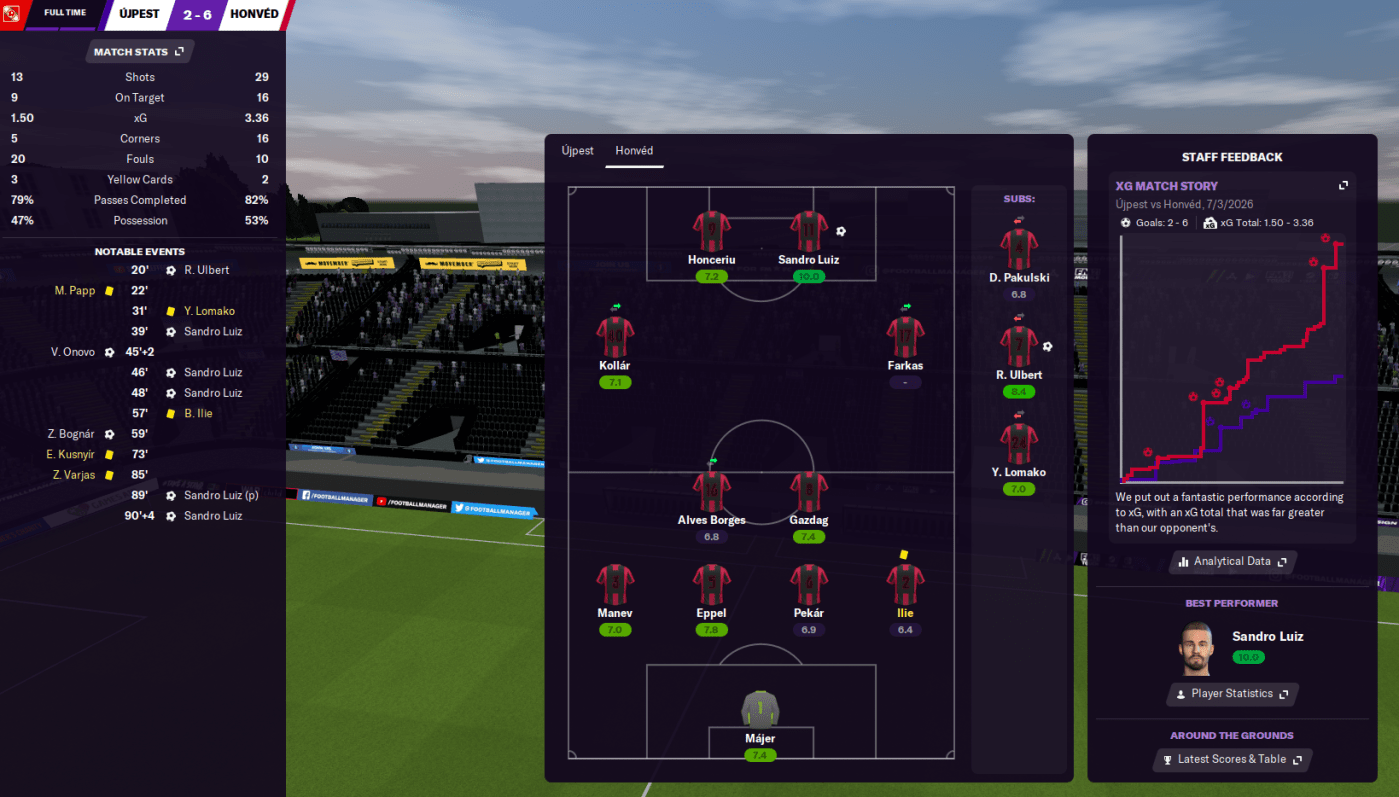This screenshot has width=1399, height=797.
Task: Select substitute D. Pakulski
Action: (1019, 249)
